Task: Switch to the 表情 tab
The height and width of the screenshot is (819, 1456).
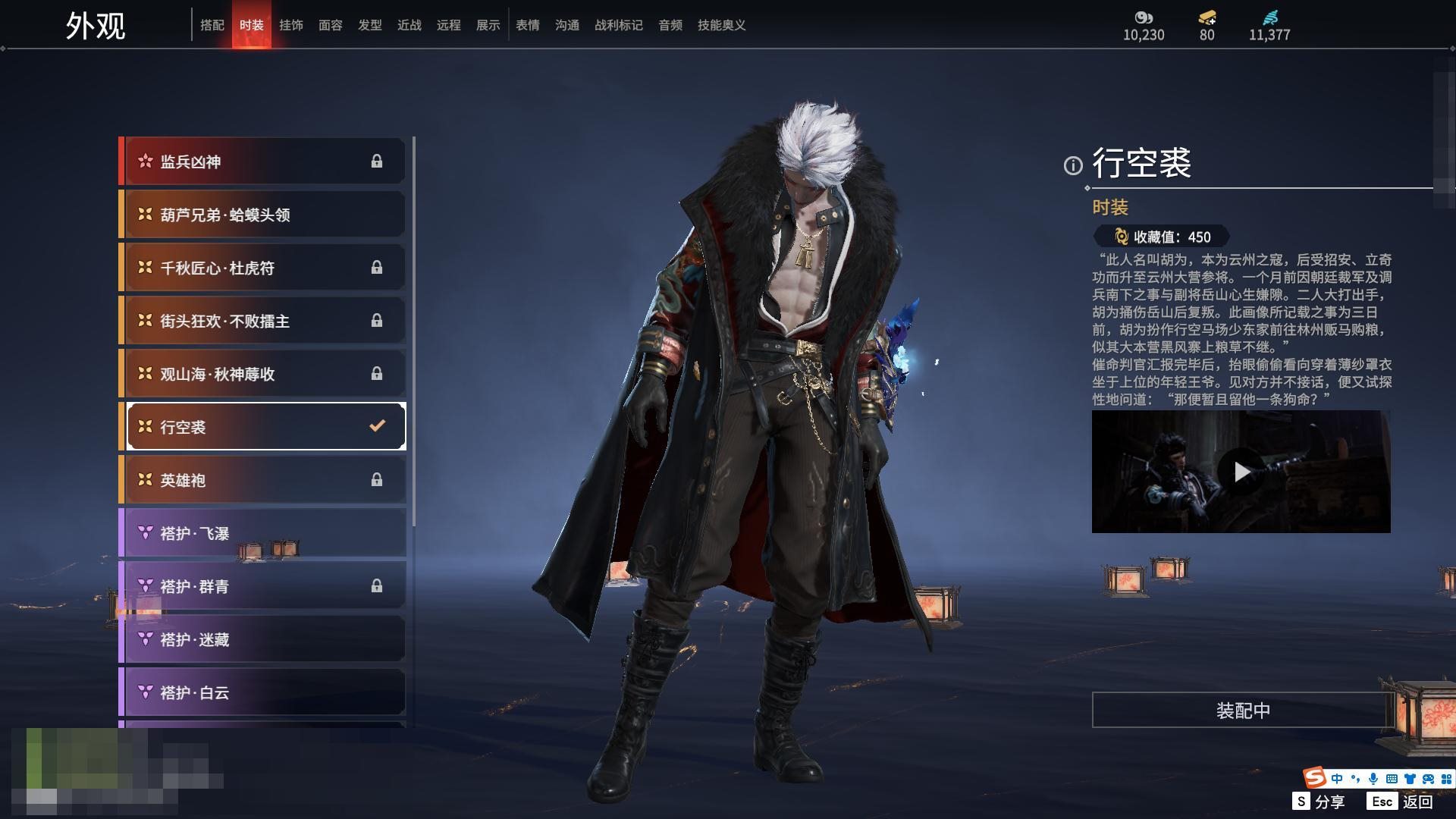Action: click(x=528, y=25)
